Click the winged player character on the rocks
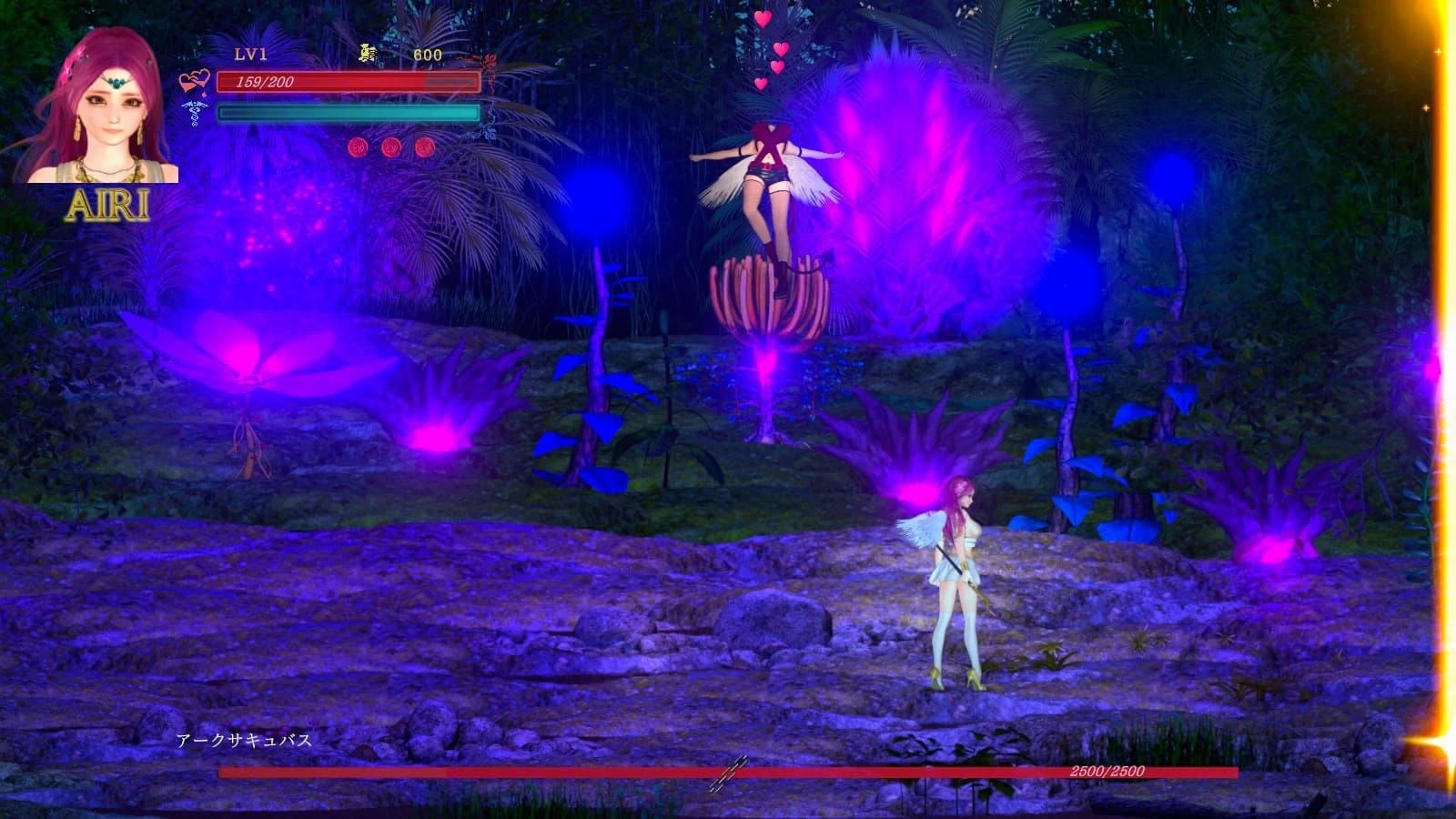This screenshot has height=819, width=1456. [960, 573]
